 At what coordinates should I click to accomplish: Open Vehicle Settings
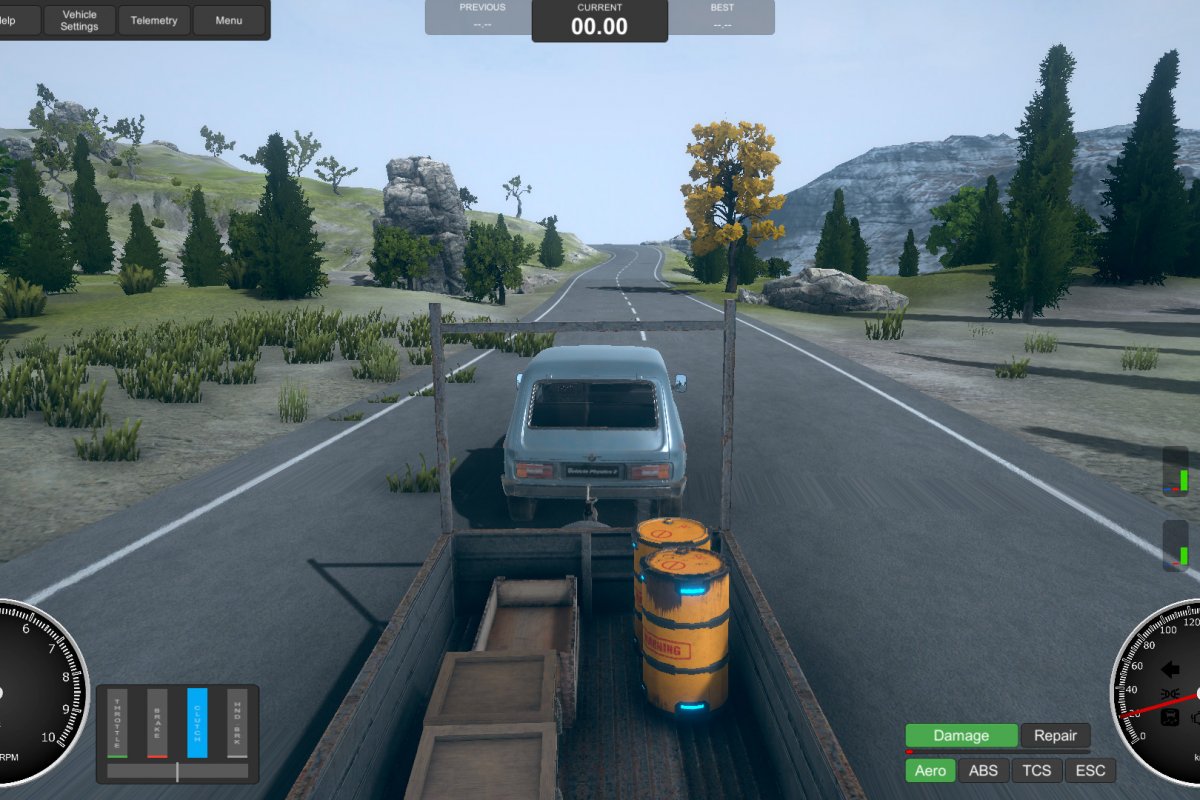coord(79,20)
